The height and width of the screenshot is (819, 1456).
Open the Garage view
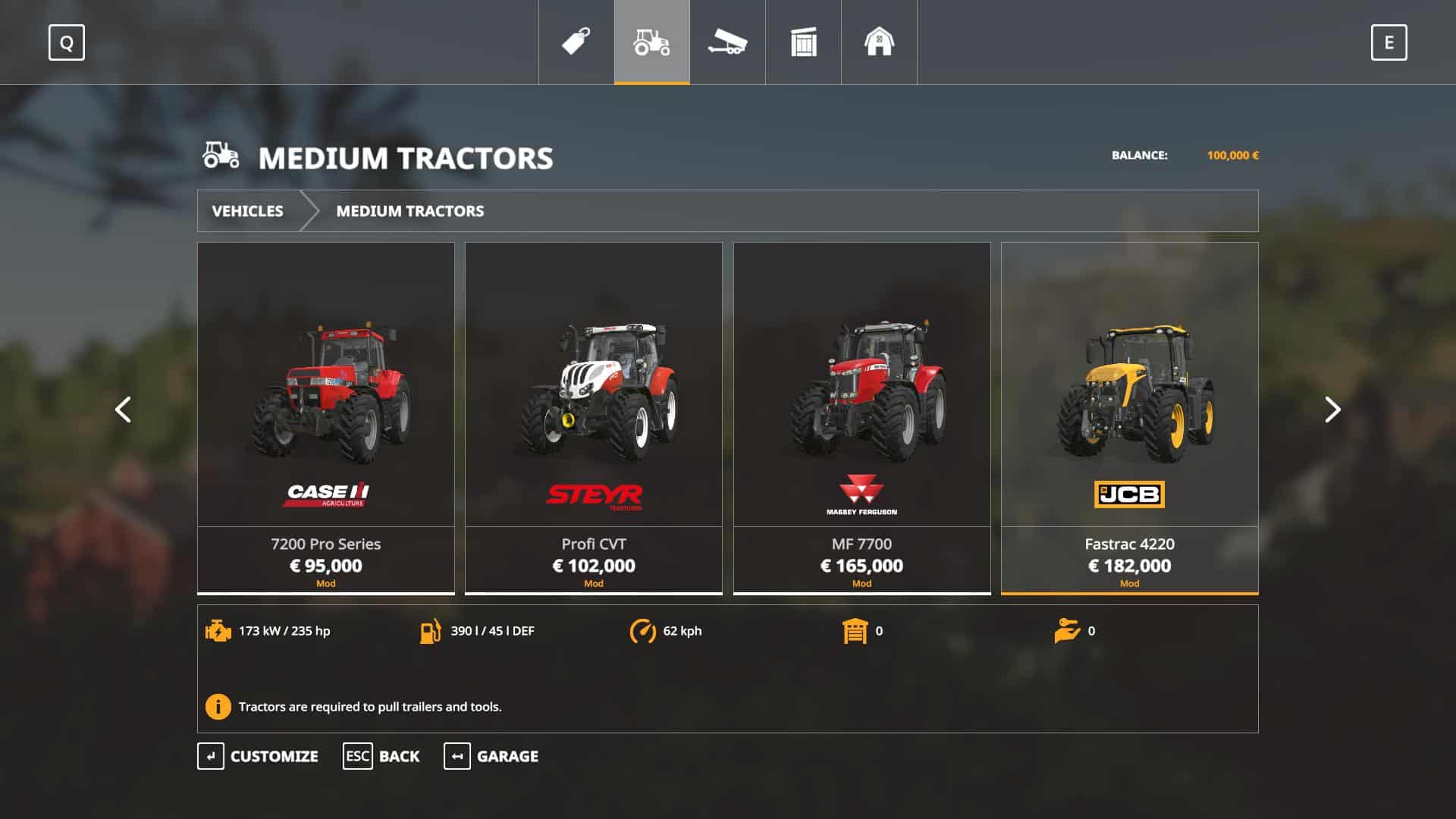[491, 756]
